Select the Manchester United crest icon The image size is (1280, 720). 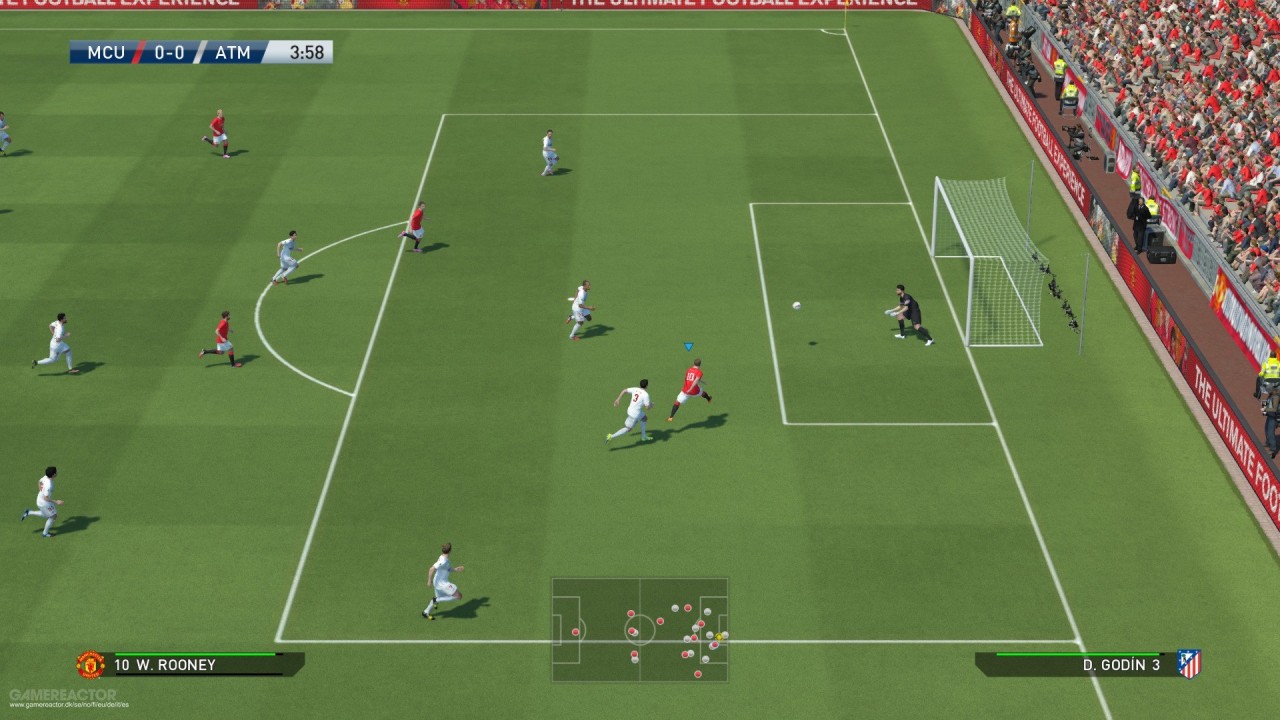click(x=91, y=664)
